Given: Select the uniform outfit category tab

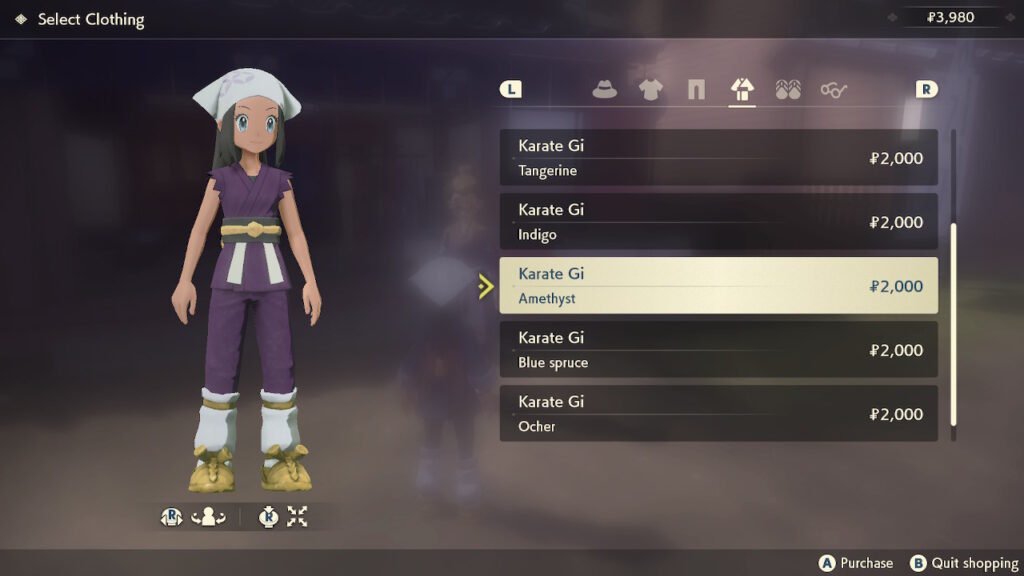Looking at the screenshot, I should 742,90.
